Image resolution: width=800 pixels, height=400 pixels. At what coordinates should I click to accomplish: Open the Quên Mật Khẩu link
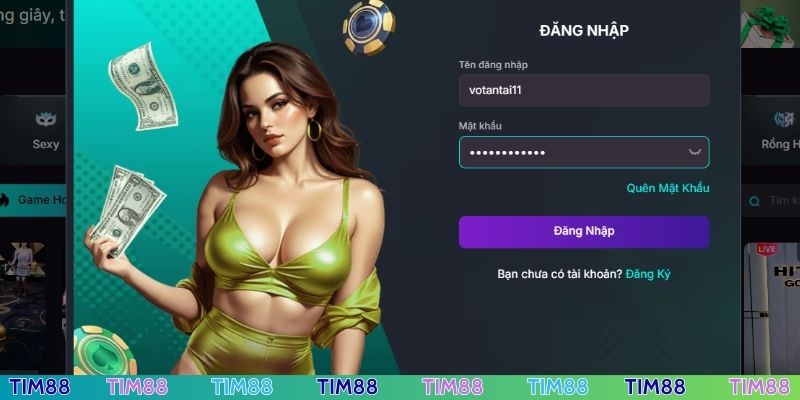click(x=667, y=188)
